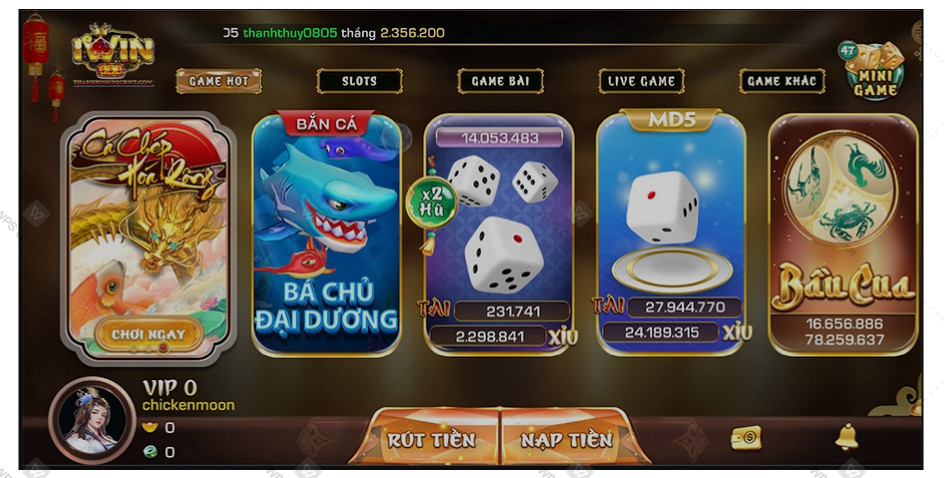The image size is (945, 478).
Task: Open the Mini Game icon
Action: (x=874, y=70)
